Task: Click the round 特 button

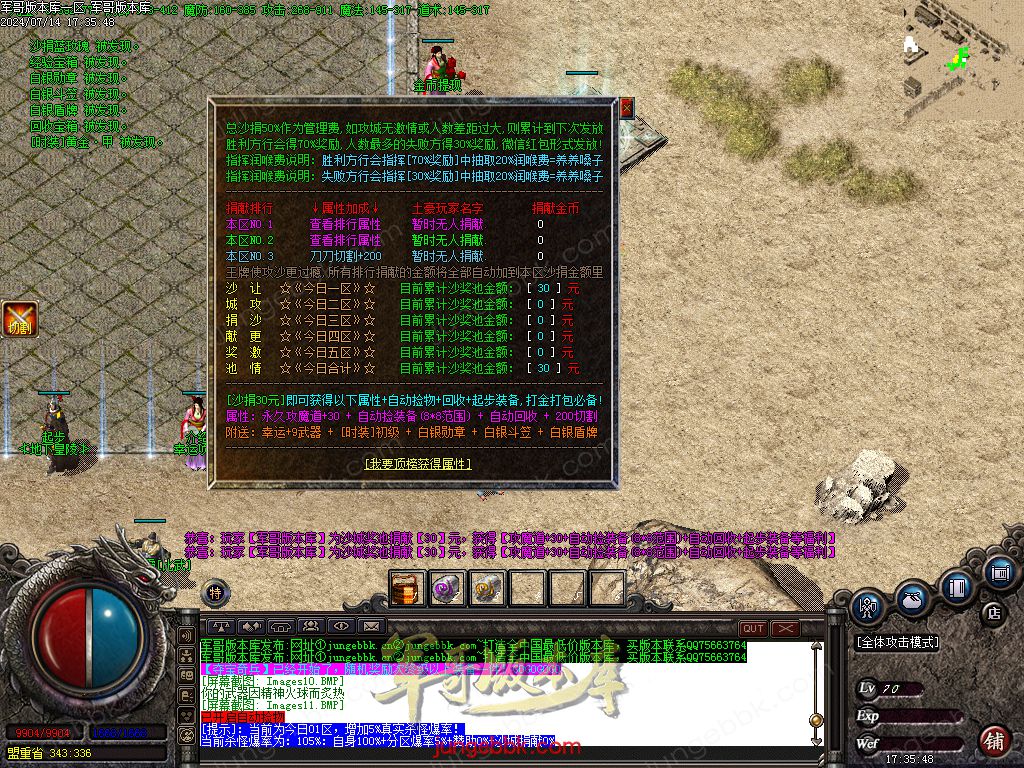Action: 215,592
